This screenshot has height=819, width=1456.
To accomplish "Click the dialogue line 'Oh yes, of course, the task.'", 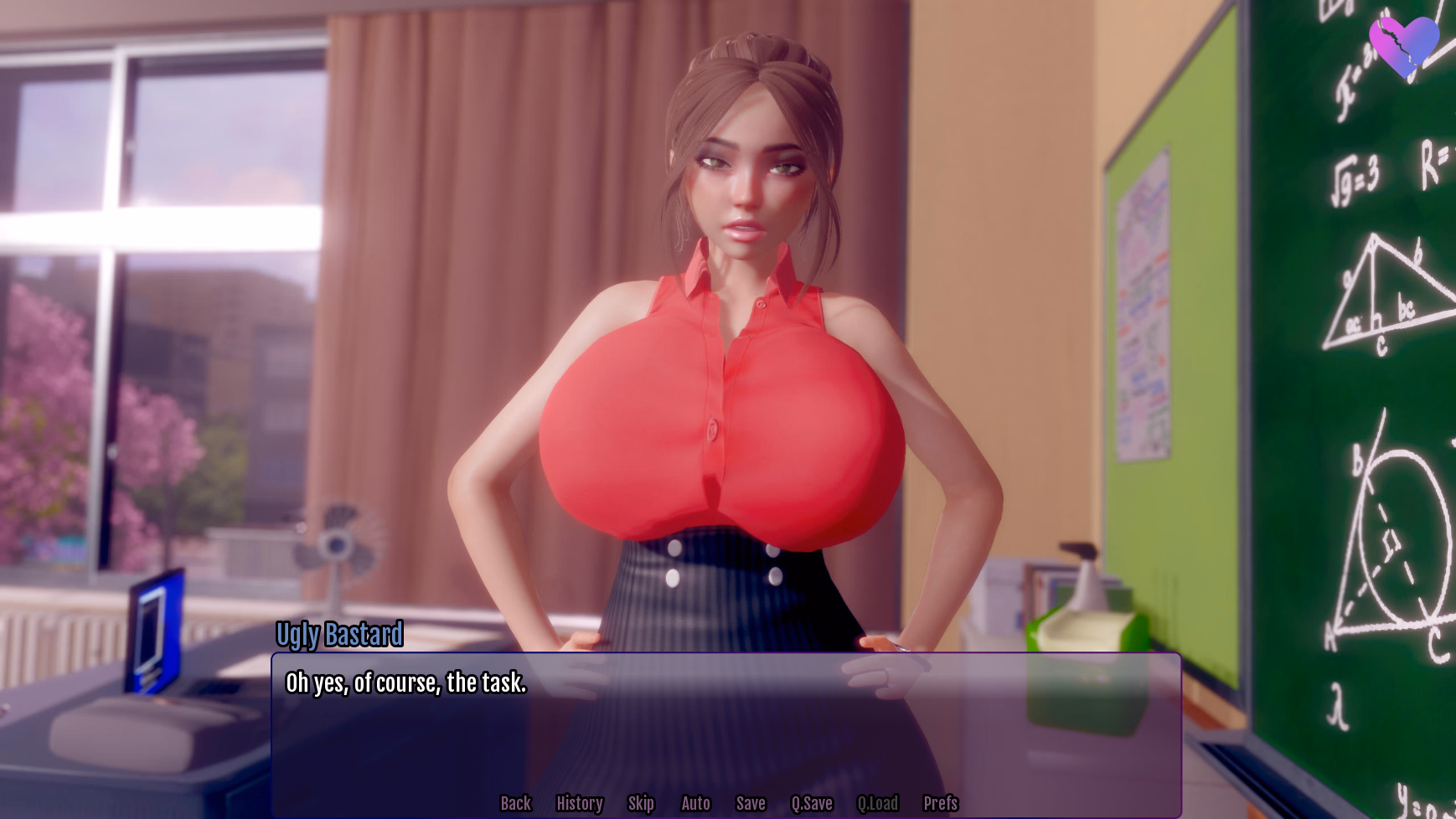I will coord(406,682).
